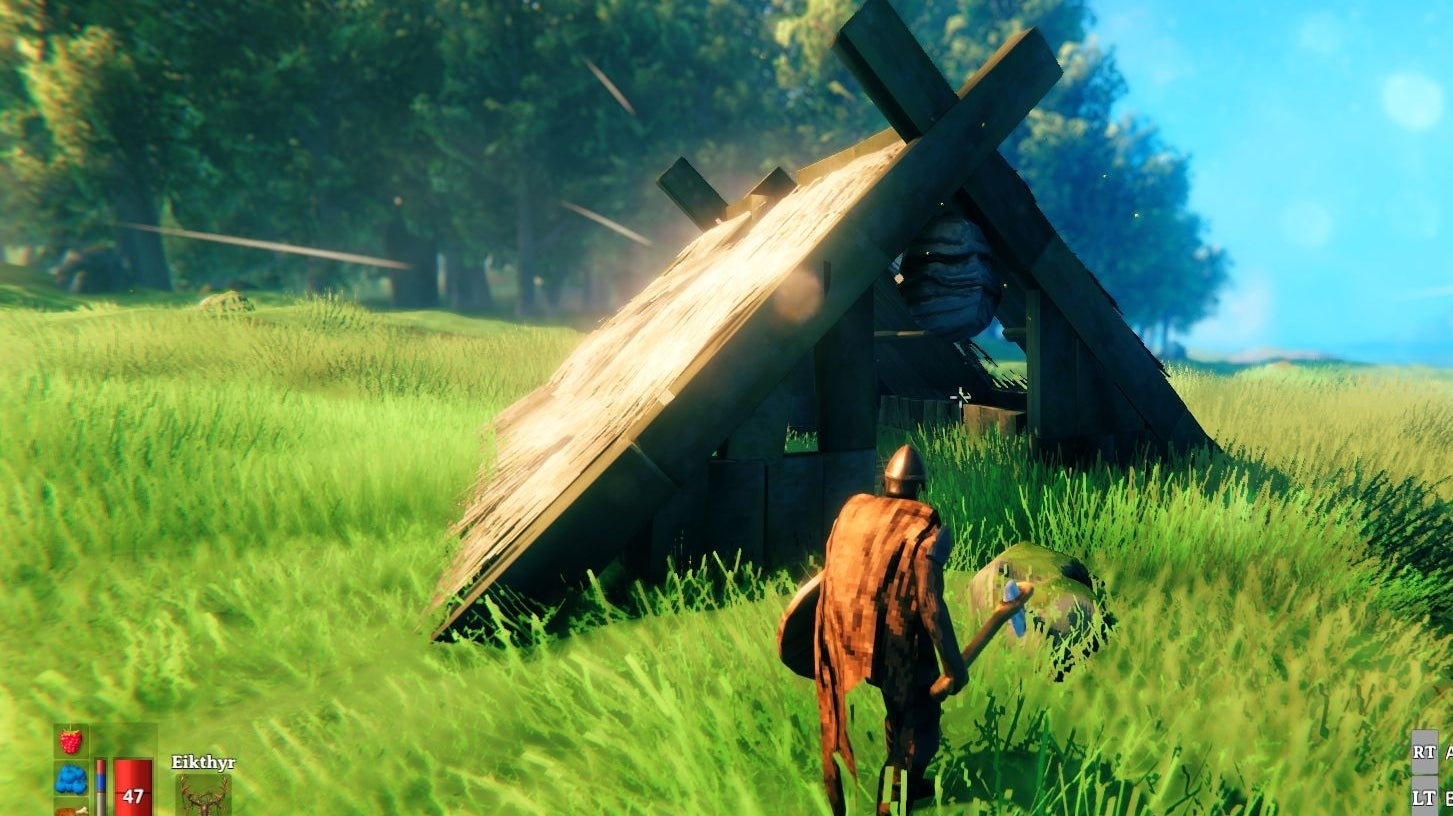Viewport: 1453px width, 816px height.
Task: Activate the Eikthyr forsaken power icon
Action: pos(203,795)
